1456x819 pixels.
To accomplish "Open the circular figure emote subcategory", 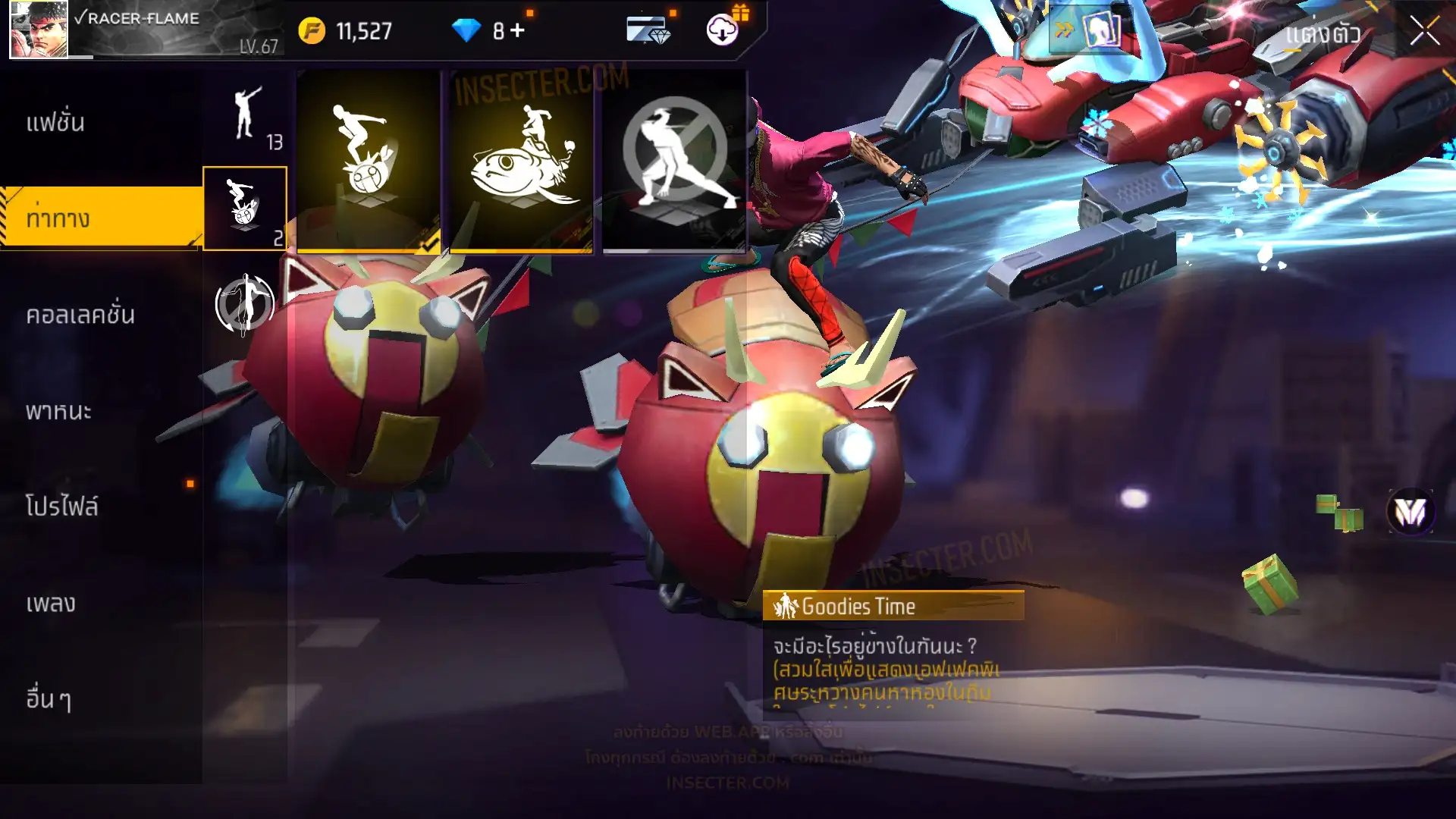I will (244, 304).
